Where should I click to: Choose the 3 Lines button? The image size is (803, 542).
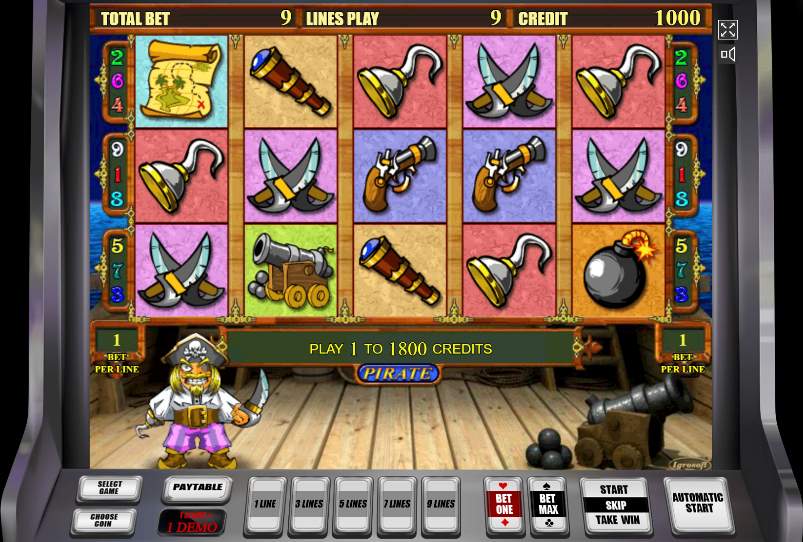pos(309,504)
